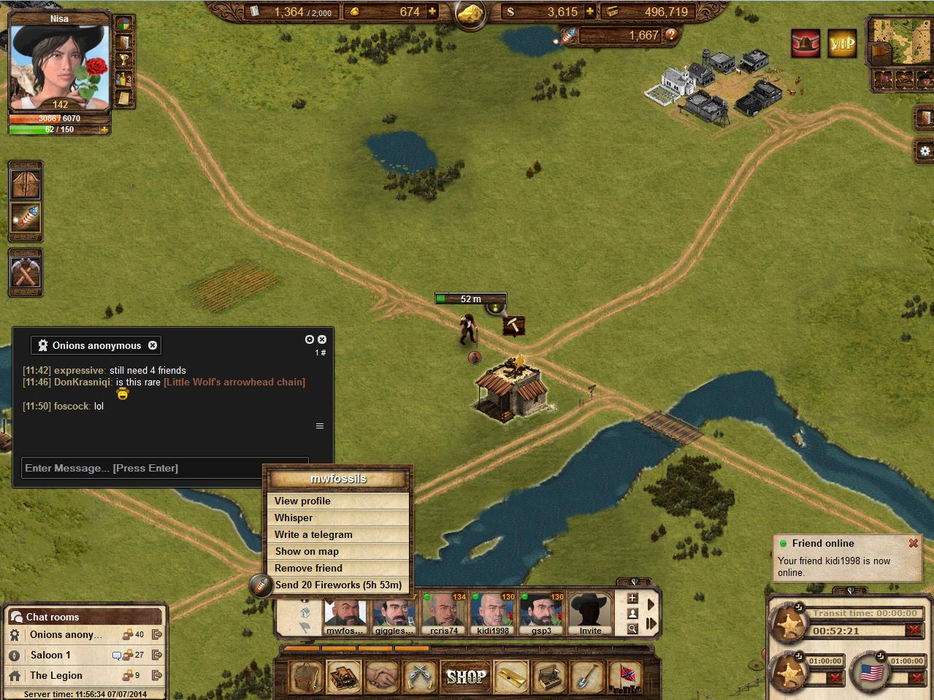Dismiss the Friend online notification
This screenshot has width=934, height=700.
(x=913, y=543)
